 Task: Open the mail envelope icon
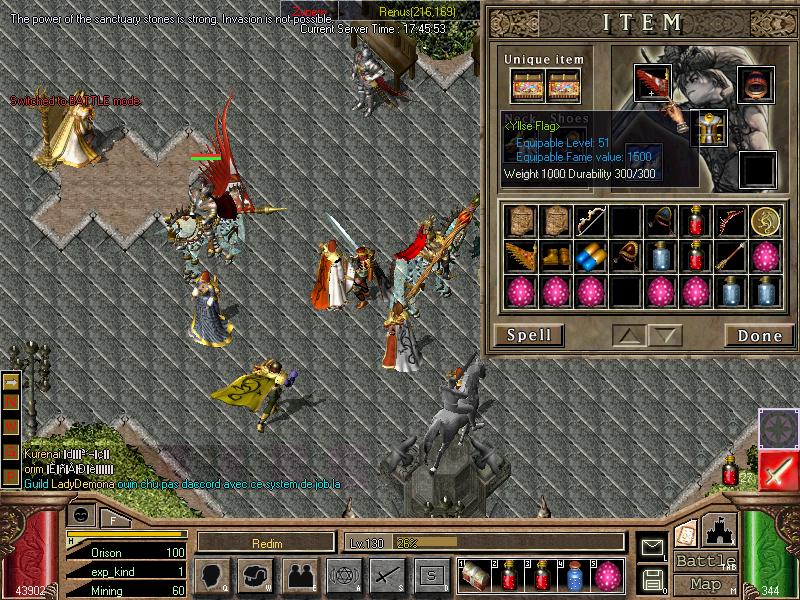click(x=652, y=546)
